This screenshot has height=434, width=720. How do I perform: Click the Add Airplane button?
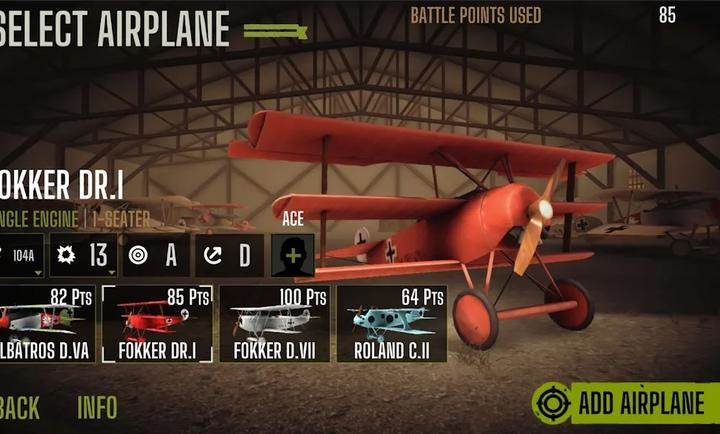(627, 403)
